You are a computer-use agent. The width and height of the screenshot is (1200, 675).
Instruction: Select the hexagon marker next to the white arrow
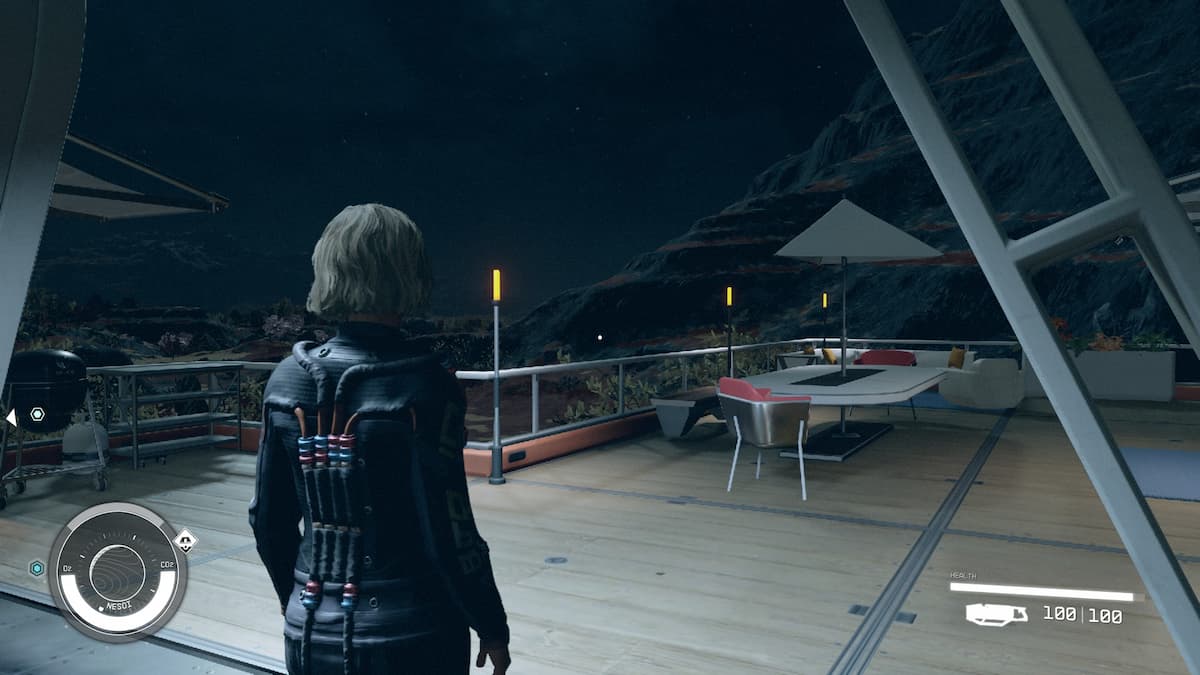(x=38, y=413)
